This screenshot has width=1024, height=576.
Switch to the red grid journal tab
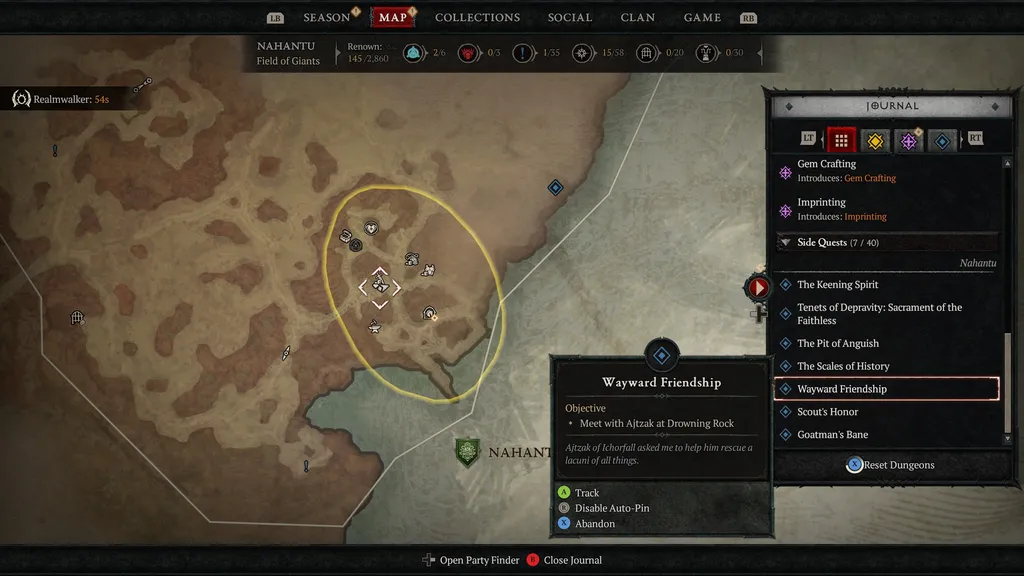[x=841, y=141]
